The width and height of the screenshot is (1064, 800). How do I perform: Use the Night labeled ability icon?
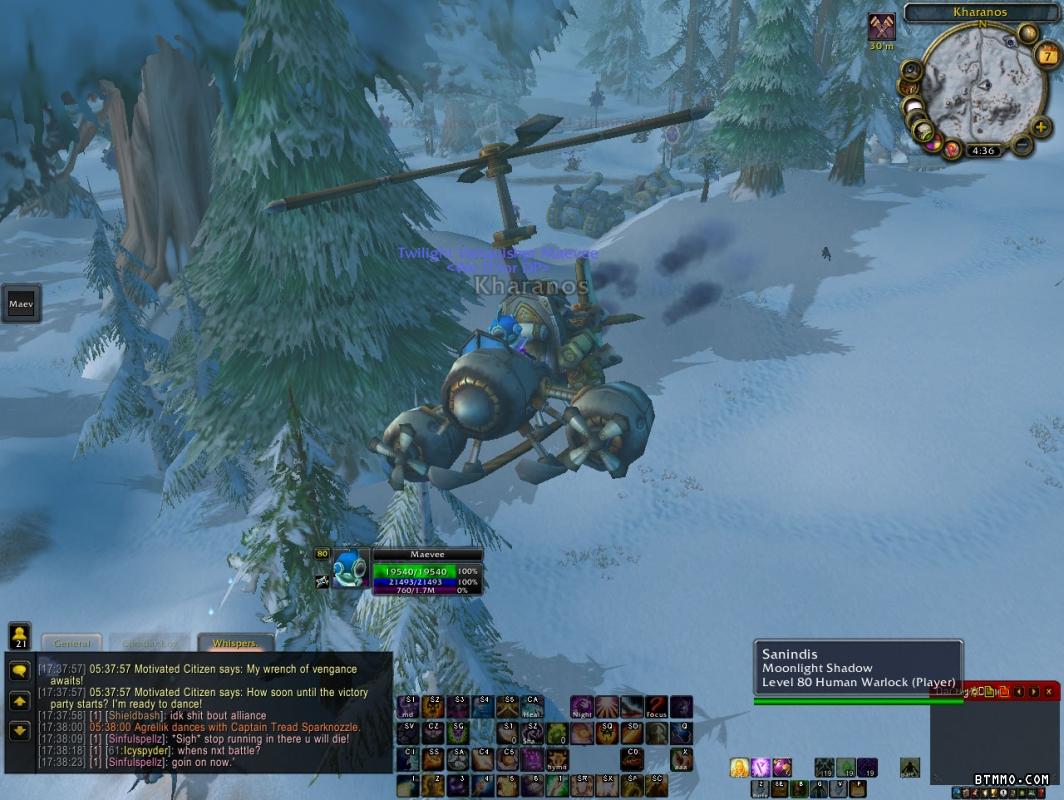point(582,708)
